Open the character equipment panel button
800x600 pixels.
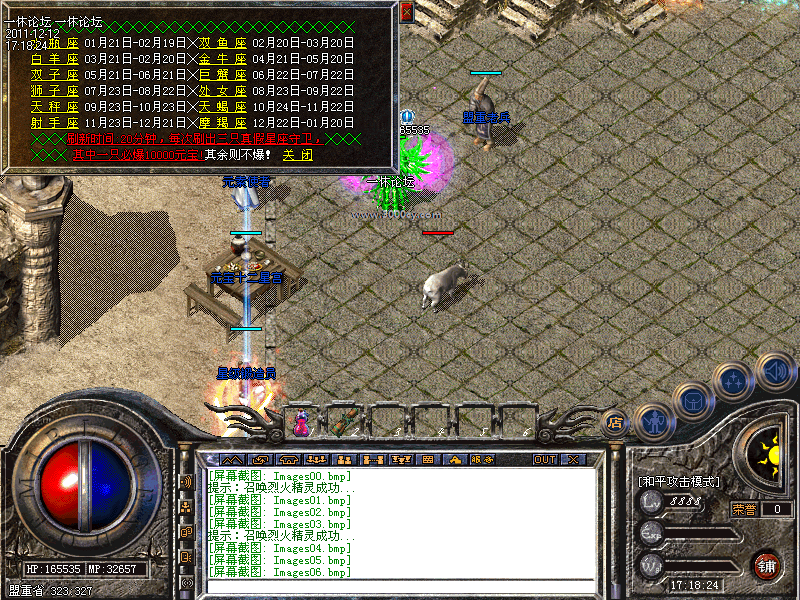click(x=654, y=423)
